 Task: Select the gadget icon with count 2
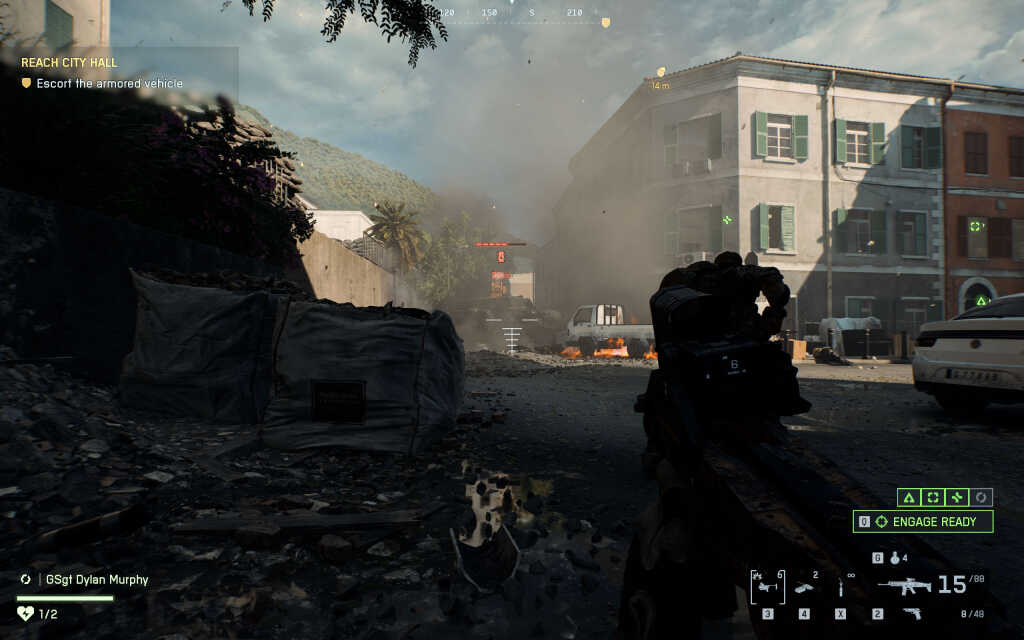tap(805, 587)
